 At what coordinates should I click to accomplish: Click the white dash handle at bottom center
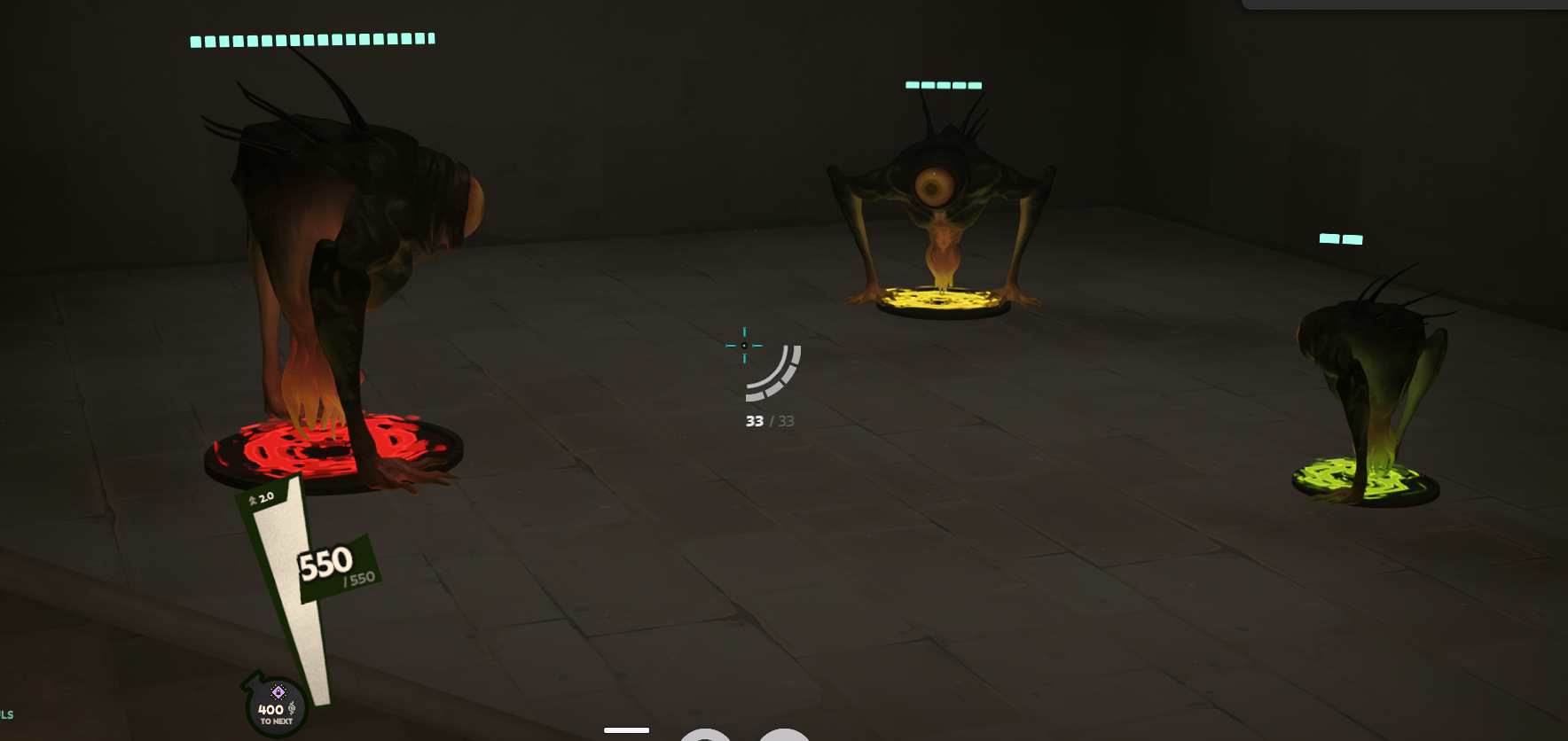(x=627, y=729)
